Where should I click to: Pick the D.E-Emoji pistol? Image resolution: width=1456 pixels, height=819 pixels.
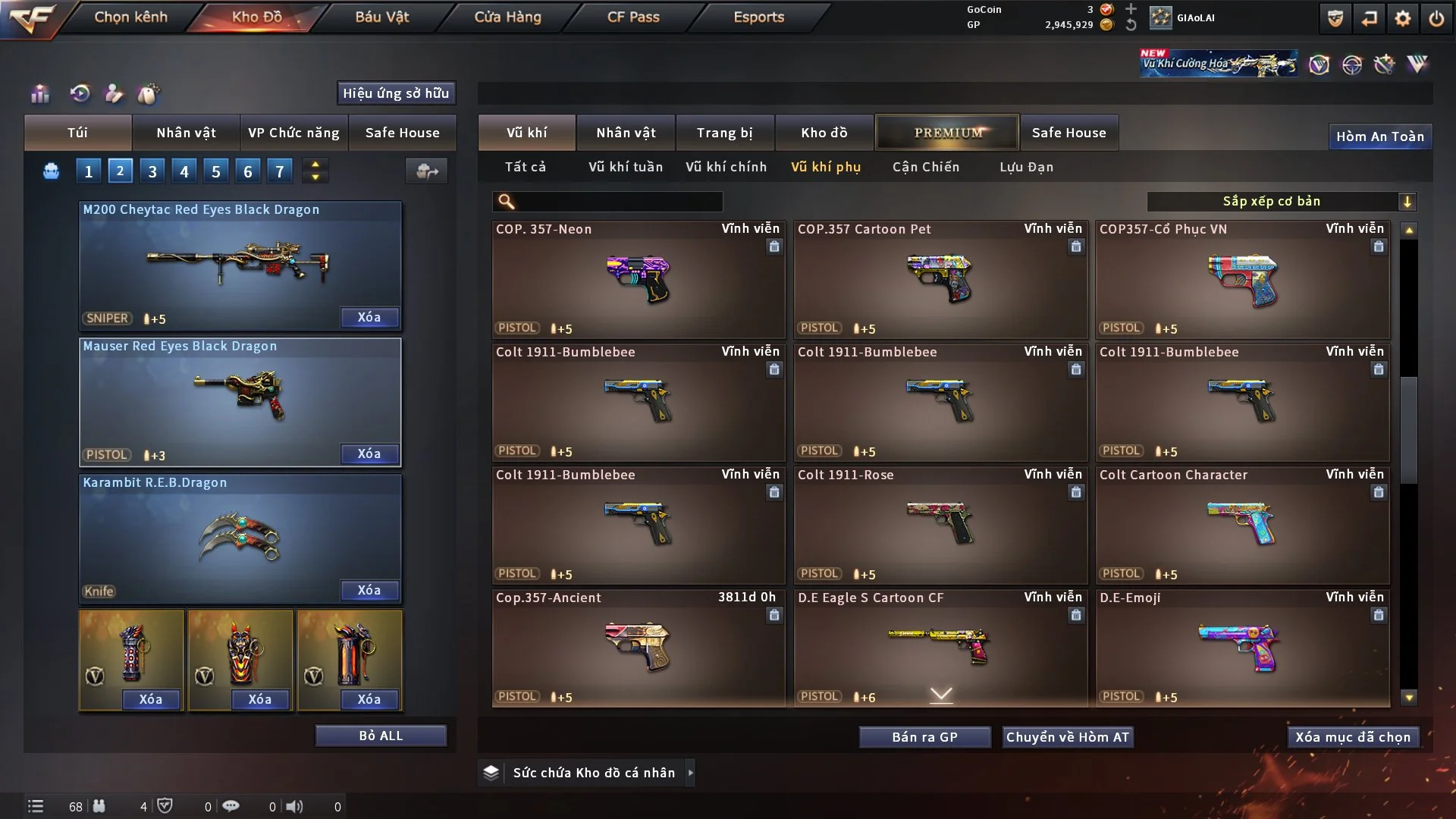coord(1241,648)
